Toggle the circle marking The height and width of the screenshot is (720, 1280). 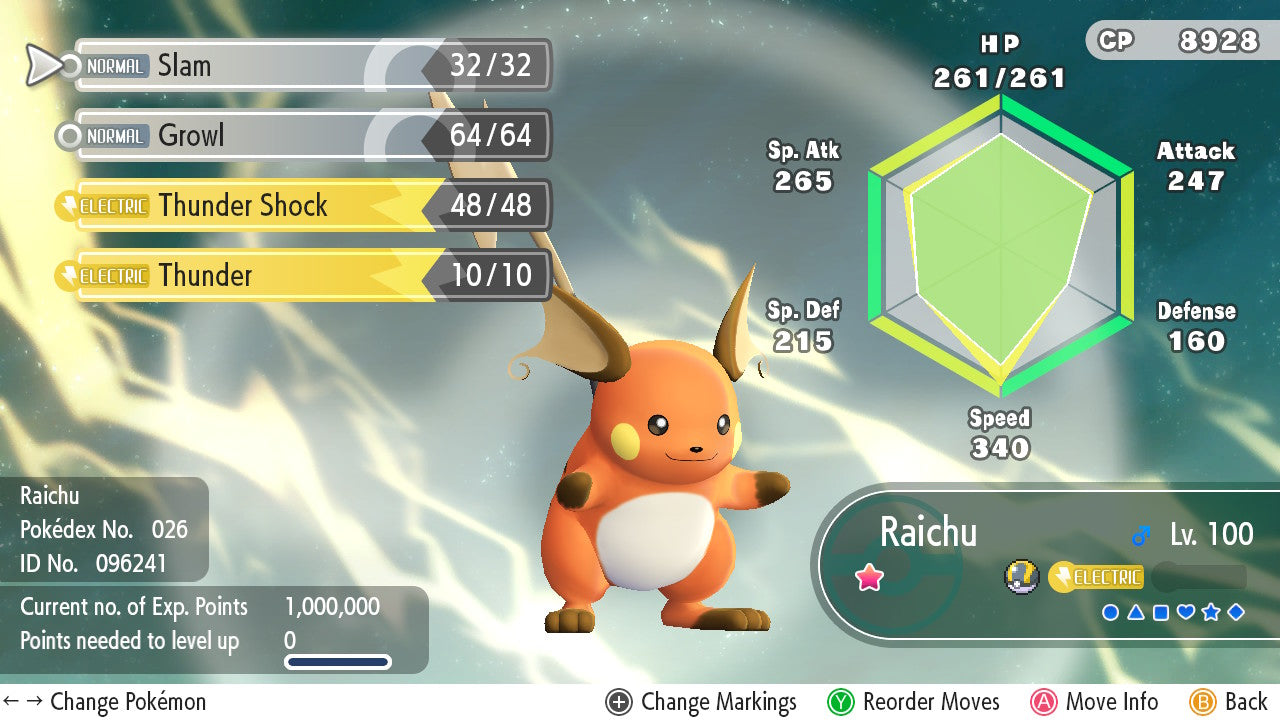[1110, 612]
